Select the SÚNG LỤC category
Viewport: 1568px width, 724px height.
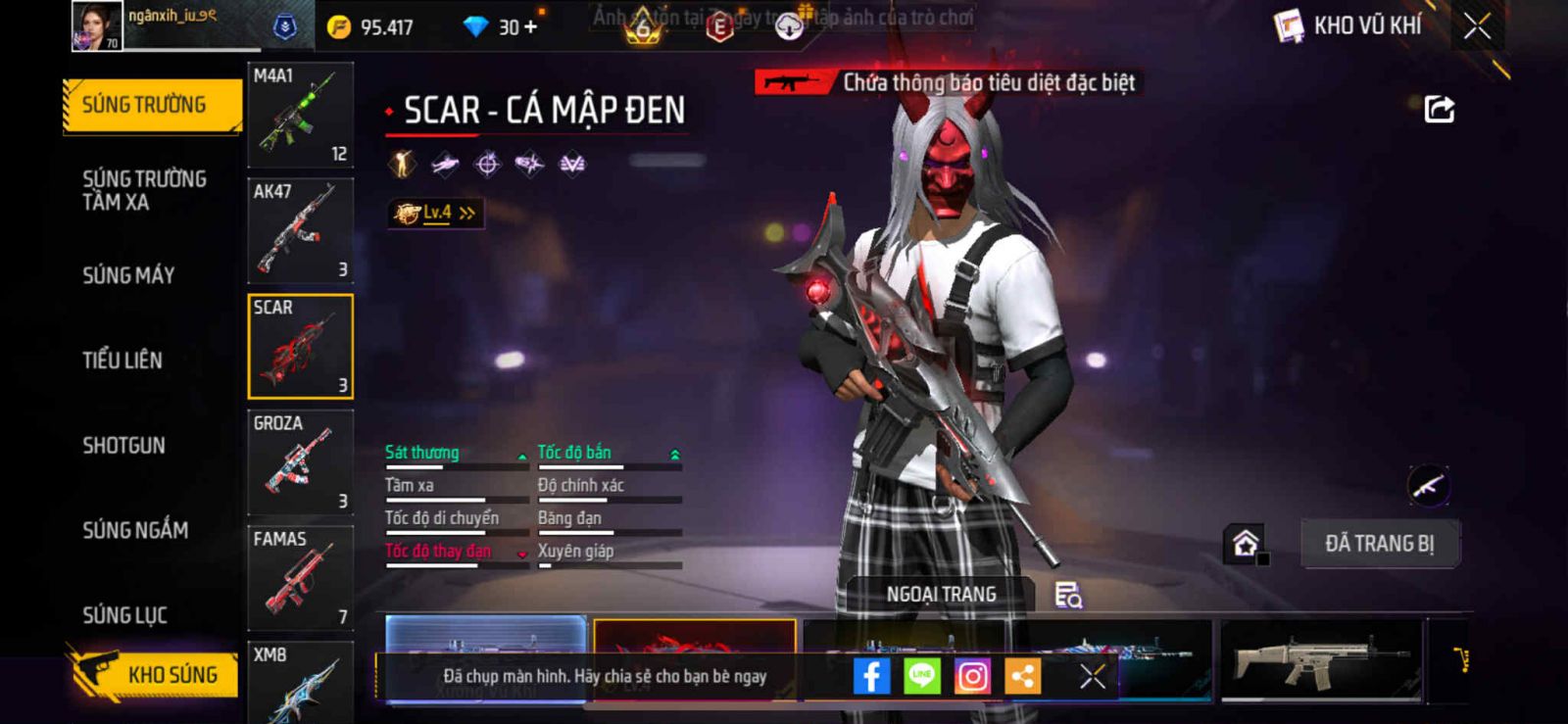click(124, 615)
